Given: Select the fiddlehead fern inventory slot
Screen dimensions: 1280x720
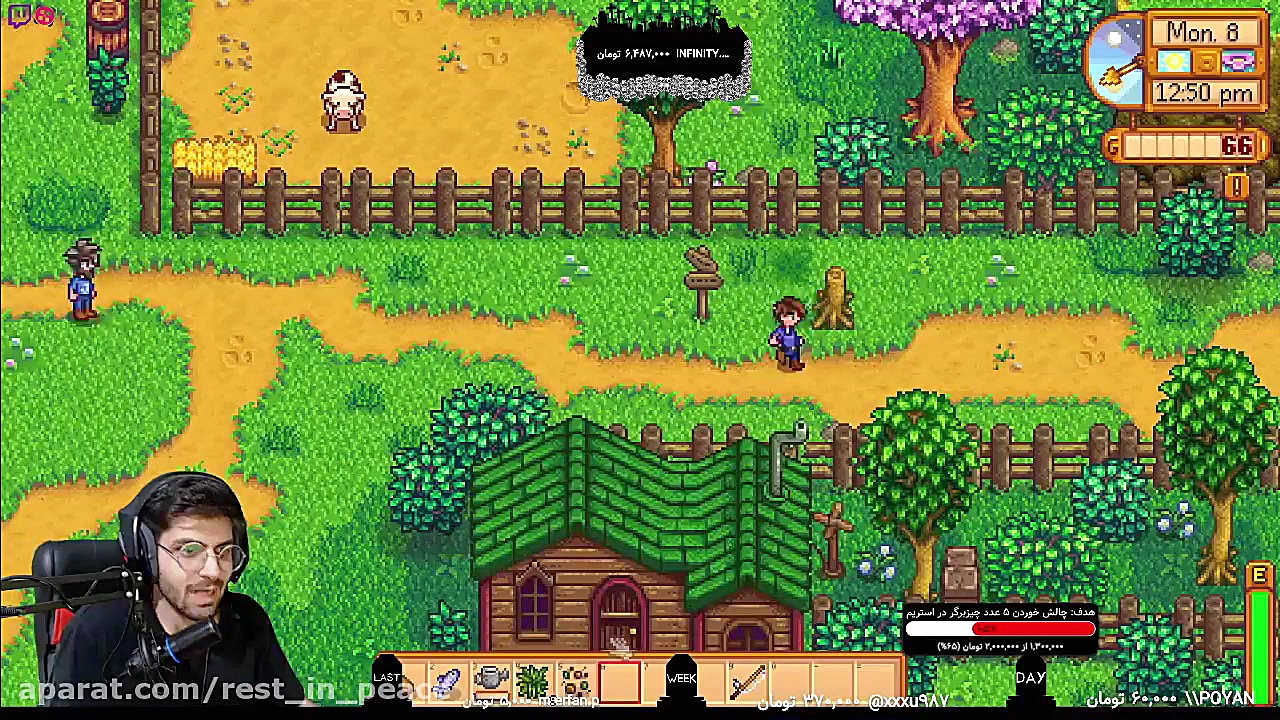Looking at the screenshot, I should coord(532,680).
